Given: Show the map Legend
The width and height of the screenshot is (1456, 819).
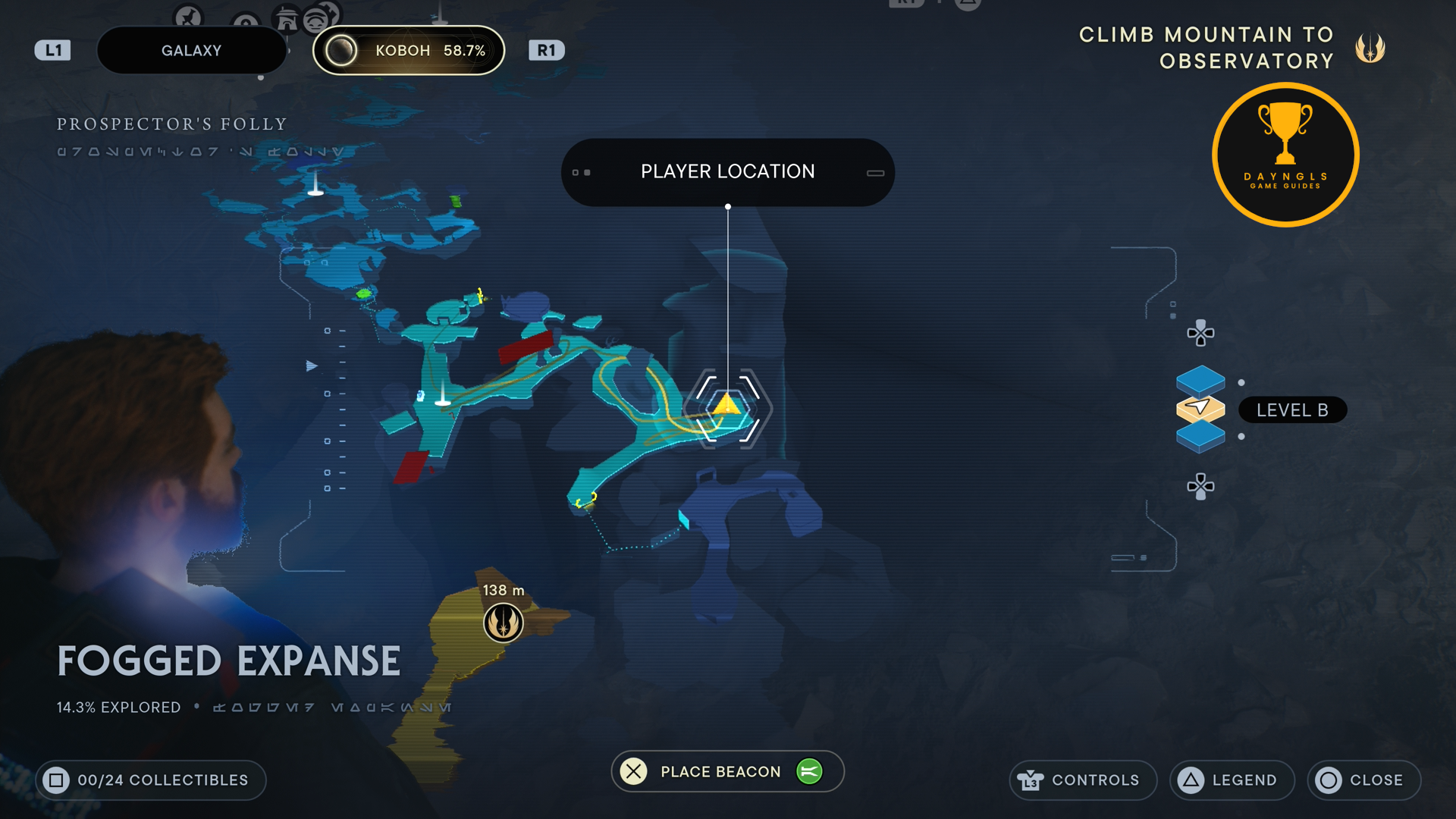Looking at the screenshot, I should click(1232, 780).
